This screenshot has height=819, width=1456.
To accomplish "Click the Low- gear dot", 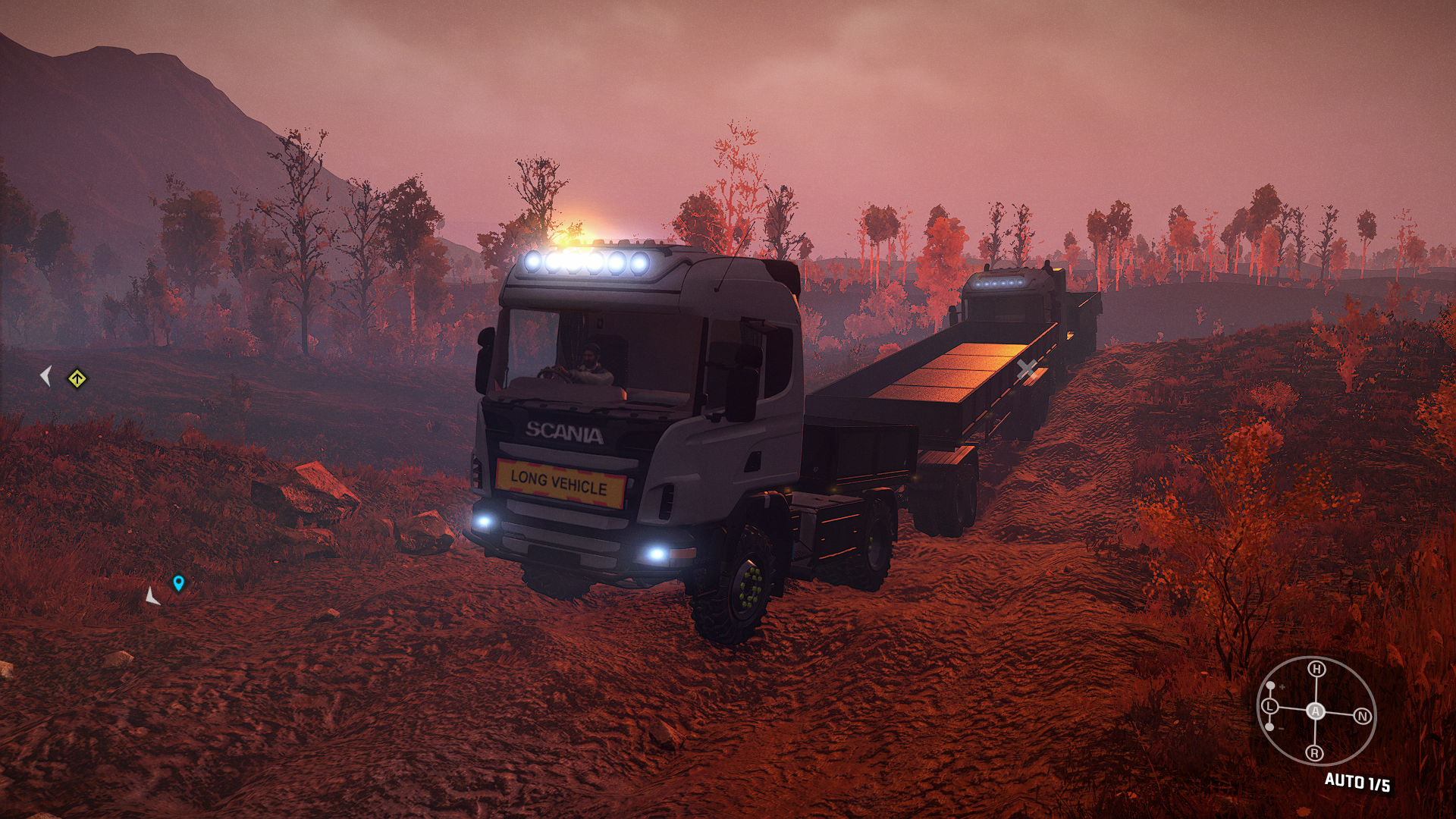I will [x=1269, y=727].
